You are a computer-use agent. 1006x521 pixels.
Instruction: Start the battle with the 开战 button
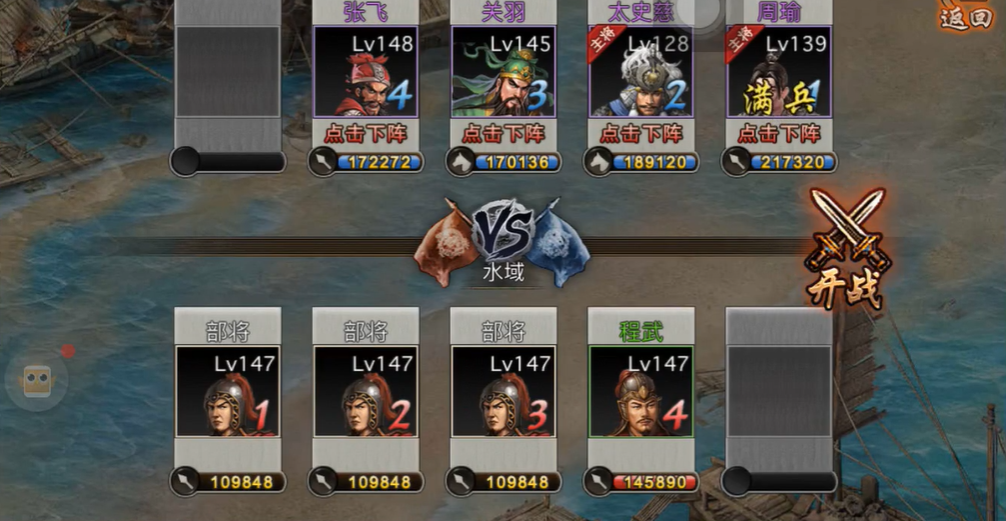(846, 250)
